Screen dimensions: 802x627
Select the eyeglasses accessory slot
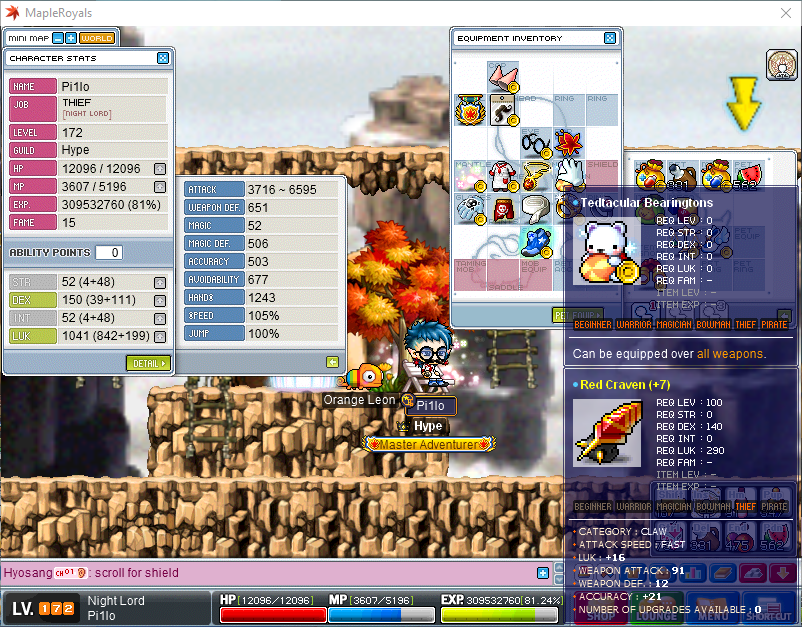tap(536, 143)
